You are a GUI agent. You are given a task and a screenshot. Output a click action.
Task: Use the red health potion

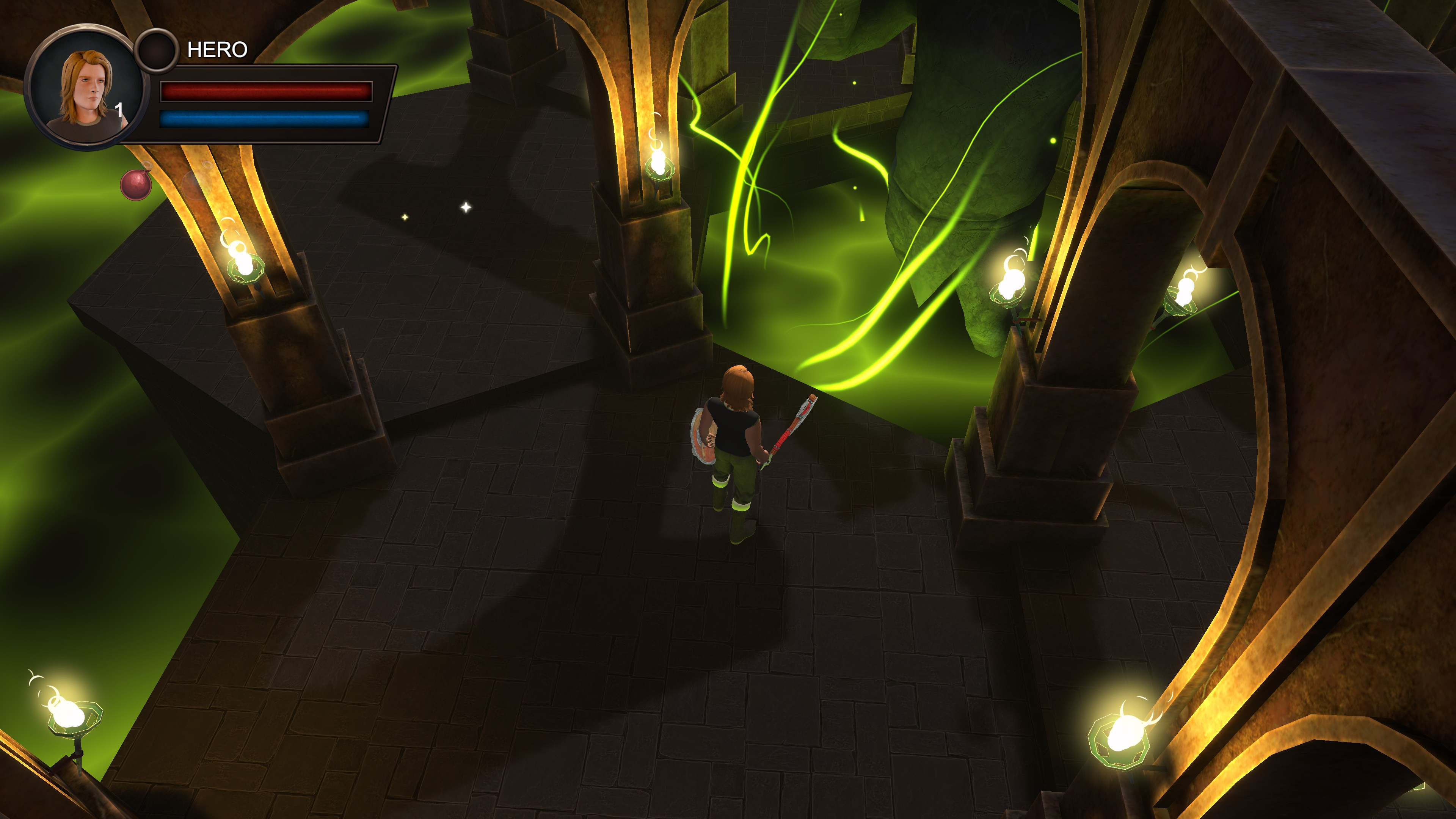point(136,184)
